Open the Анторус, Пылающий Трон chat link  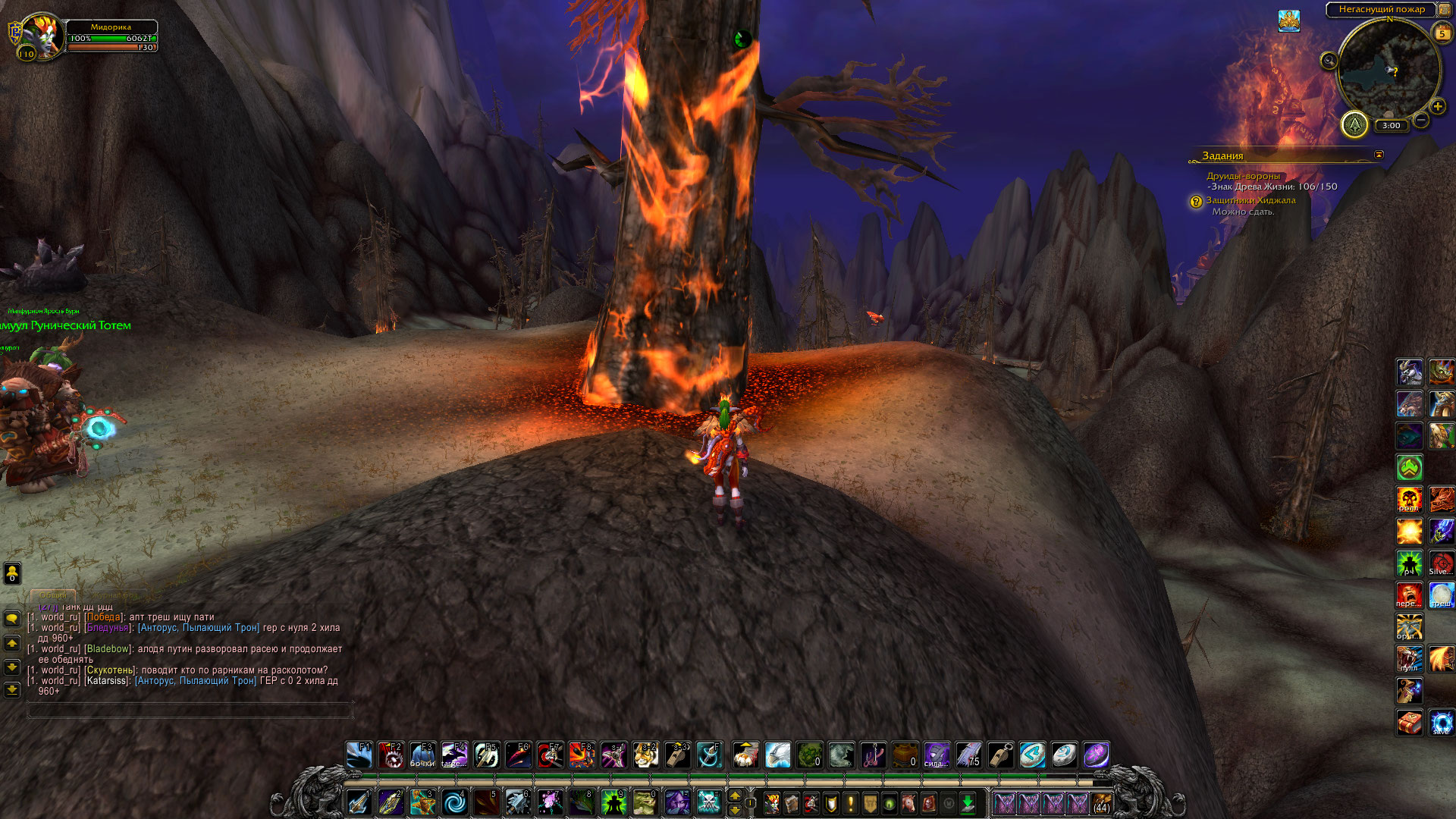pos(198,628)
